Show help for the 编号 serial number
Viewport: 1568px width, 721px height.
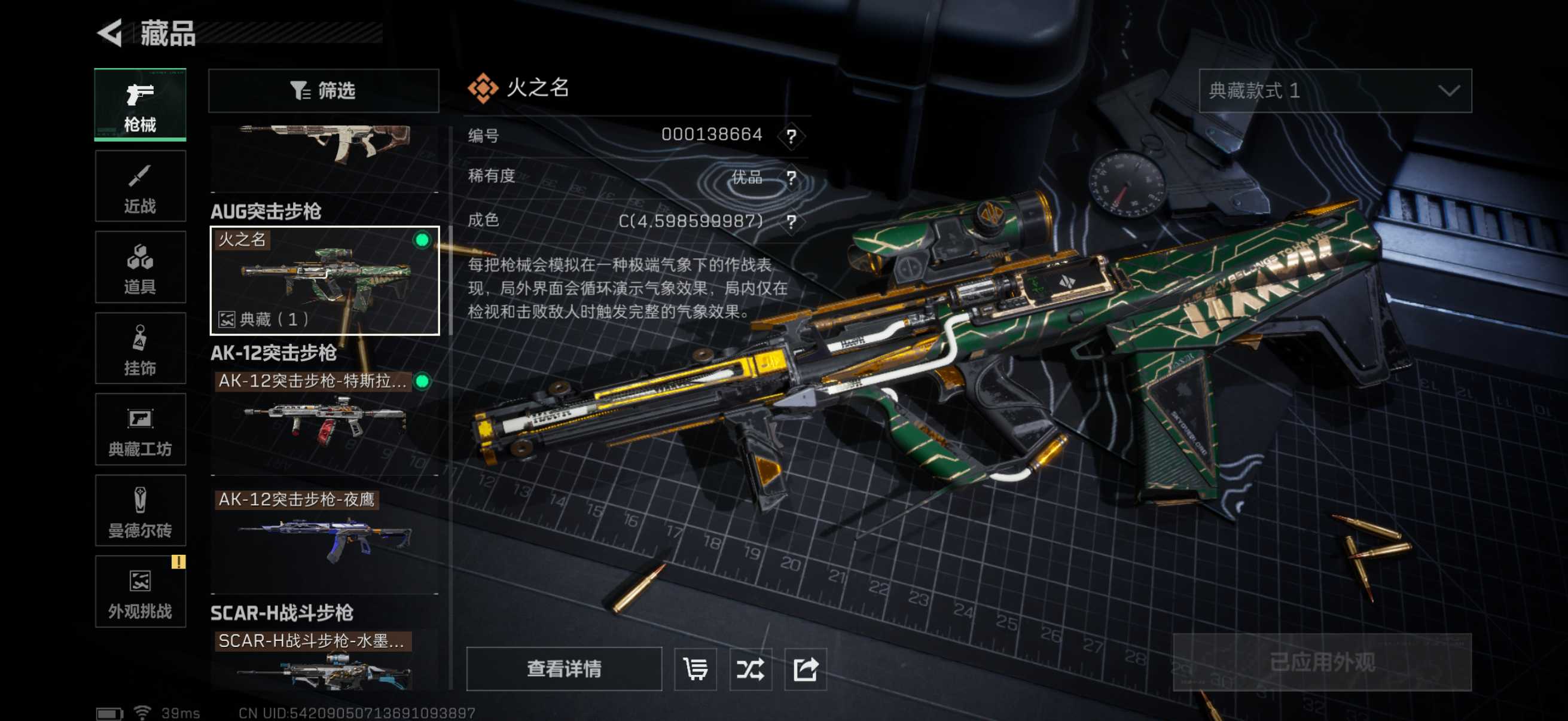791,136
